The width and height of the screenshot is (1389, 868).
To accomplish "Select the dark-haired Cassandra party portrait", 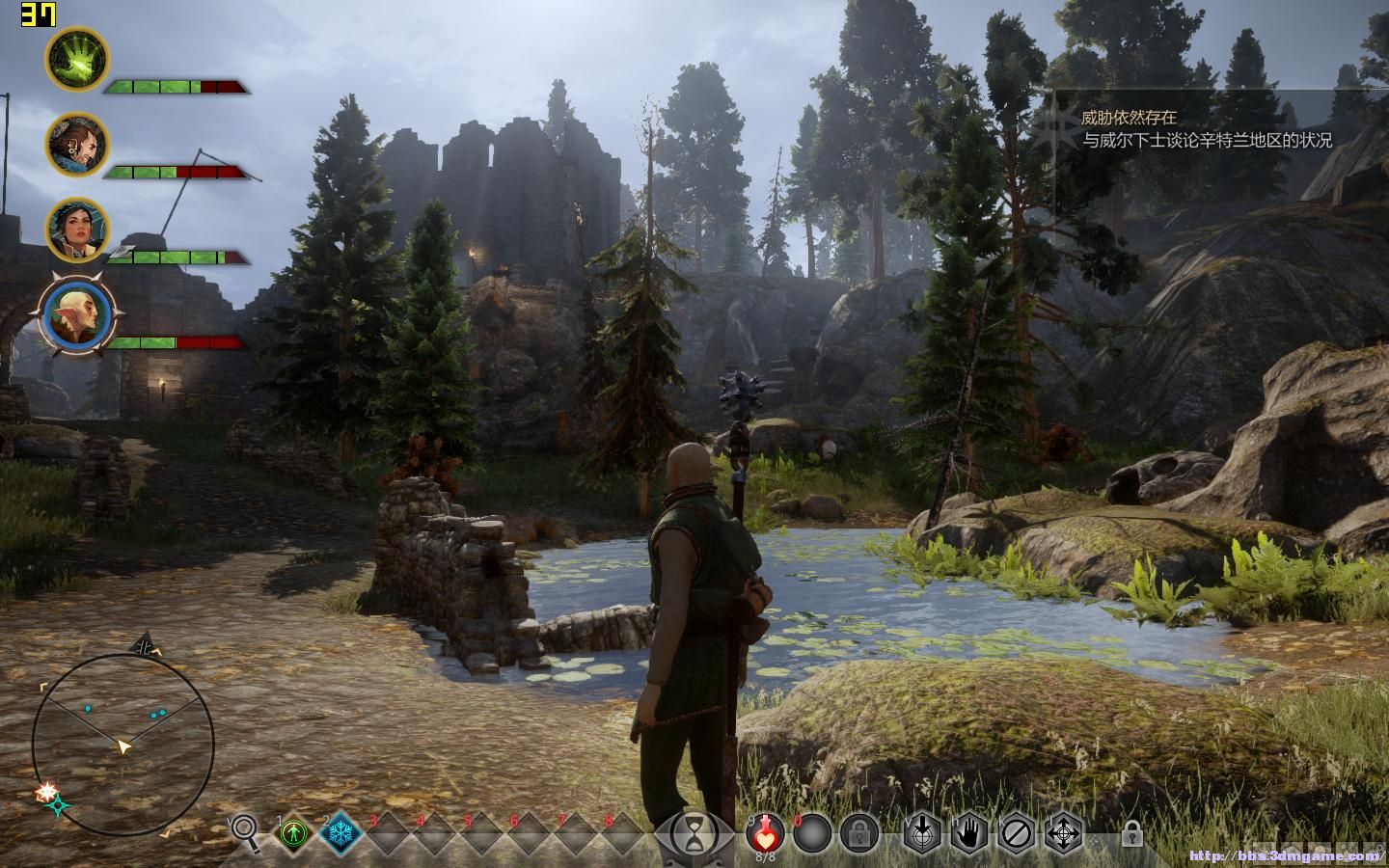I will (x=78, y=230).
